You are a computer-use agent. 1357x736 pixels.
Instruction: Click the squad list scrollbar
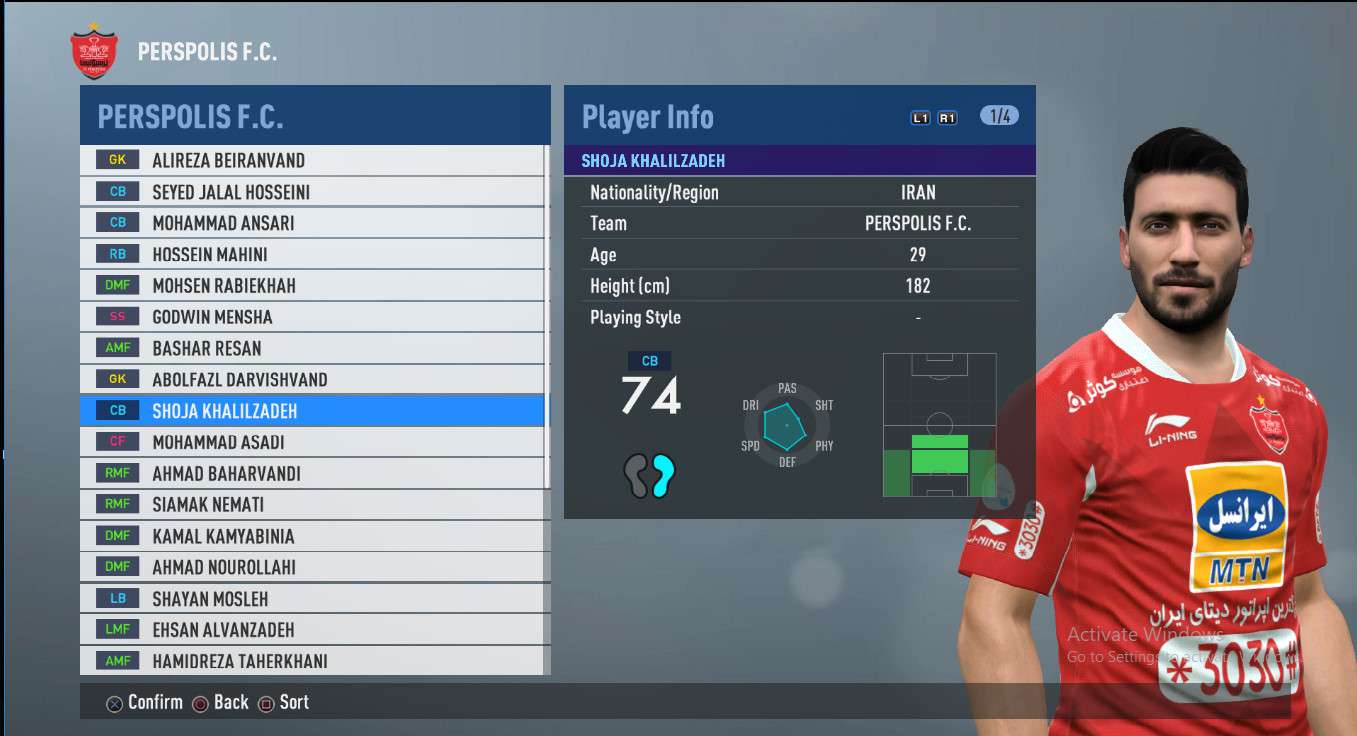point(547,300)
